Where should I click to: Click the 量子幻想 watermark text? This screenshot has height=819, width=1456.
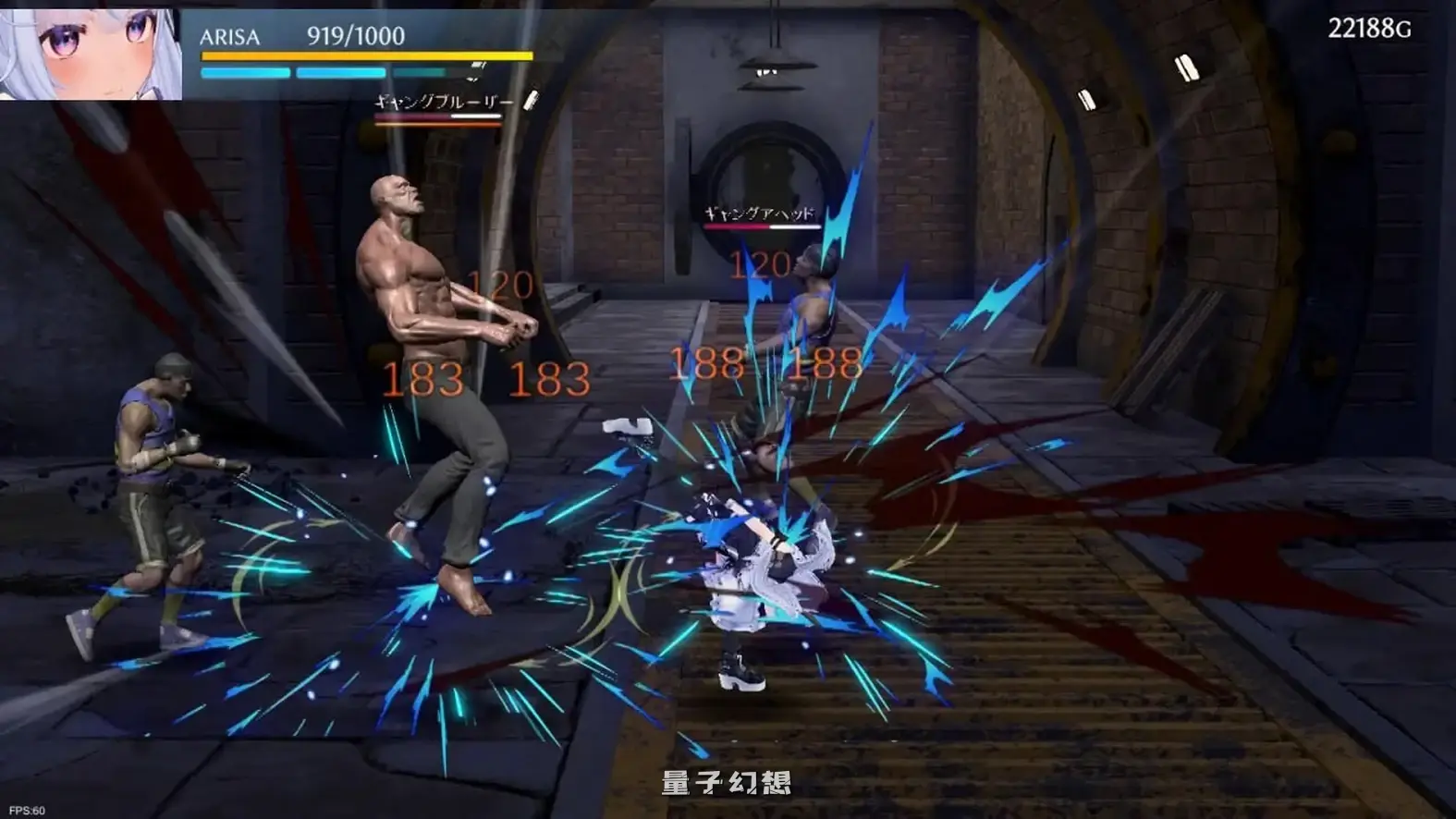(x=728, y=781)
